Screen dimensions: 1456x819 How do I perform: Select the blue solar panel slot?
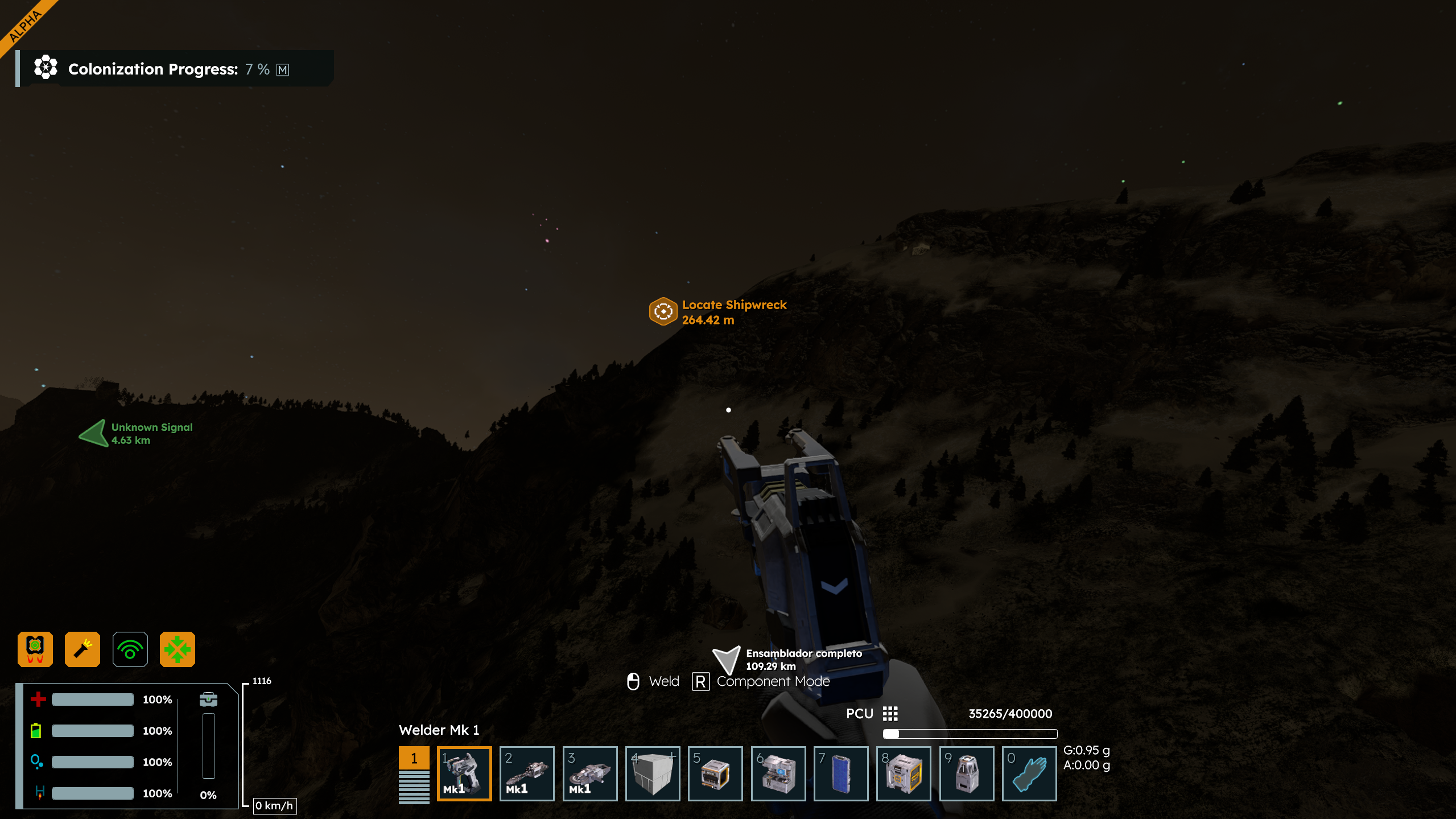coord(841,773)
